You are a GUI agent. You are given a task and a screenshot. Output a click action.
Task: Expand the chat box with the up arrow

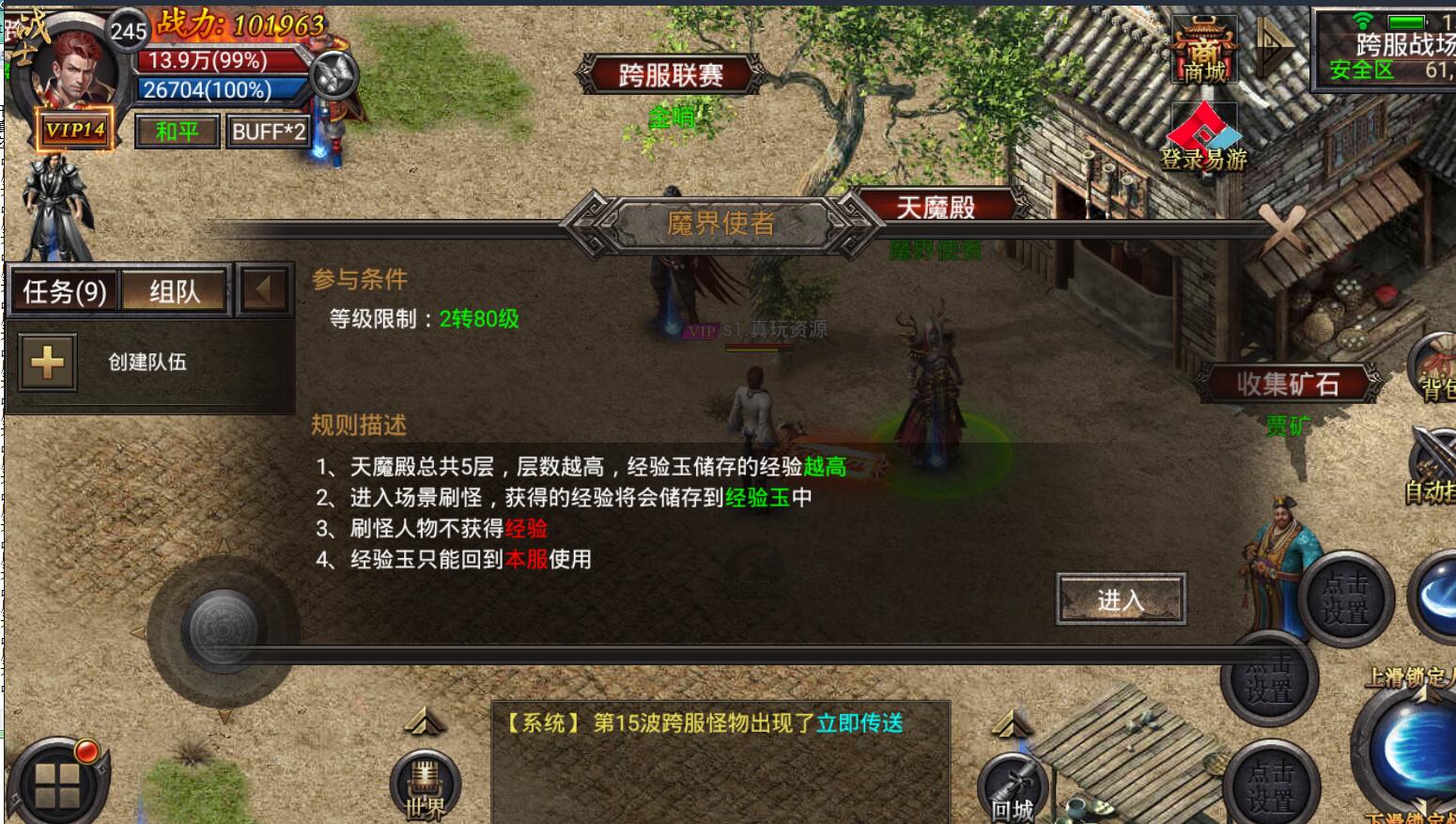[x=425, y=722]
